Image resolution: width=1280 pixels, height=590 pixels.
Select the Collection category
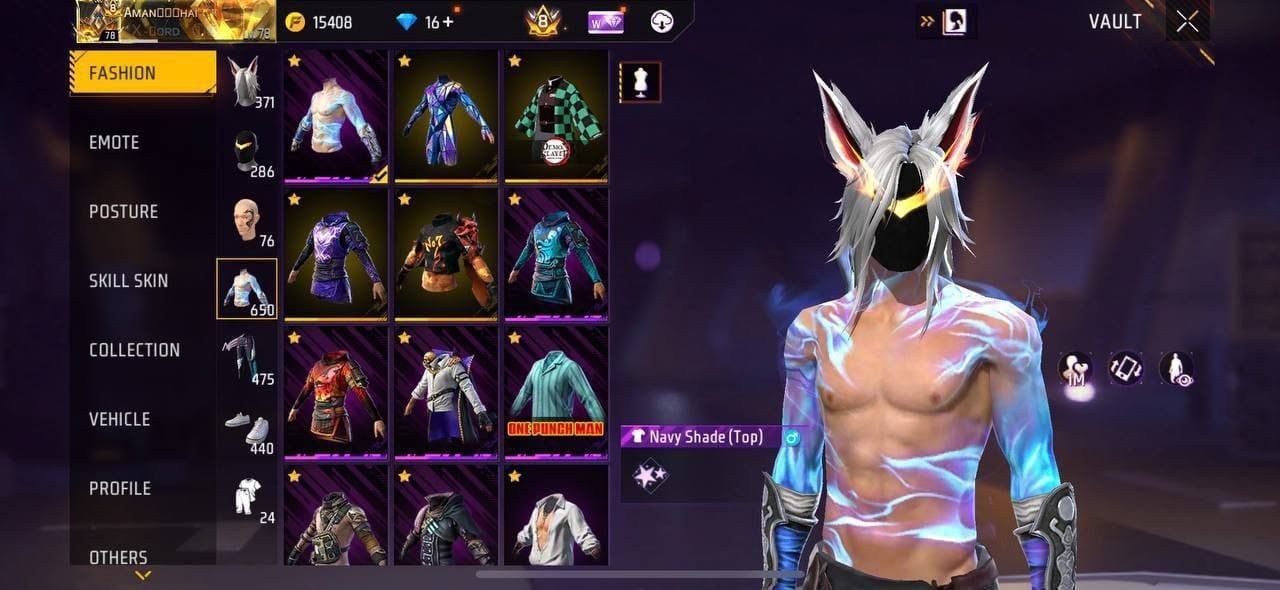point(134,350)
